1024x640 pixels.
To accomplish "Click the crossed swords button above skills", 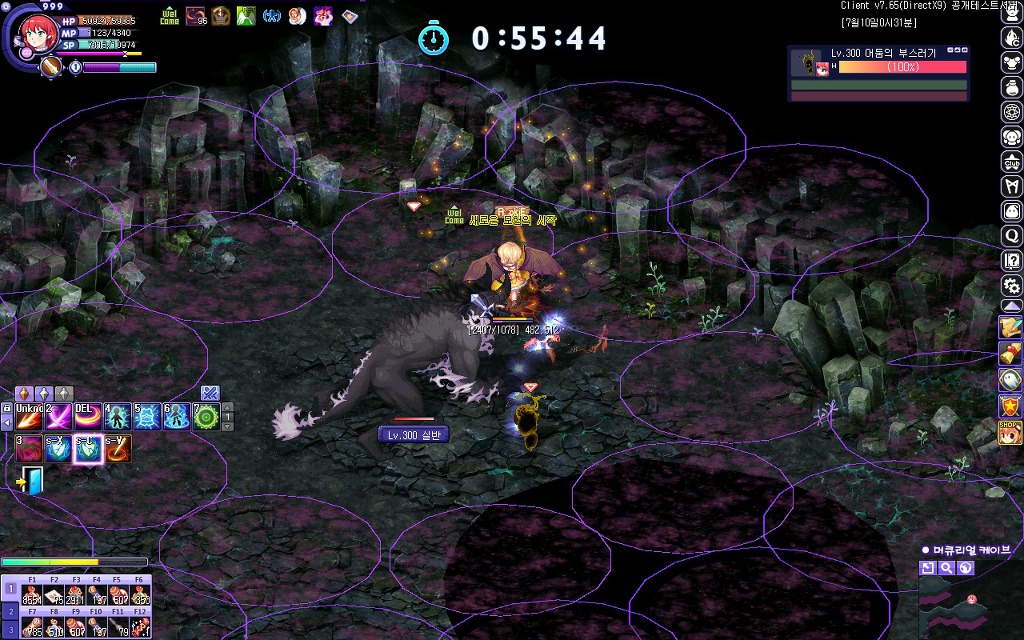I will pyautogui.click(x=209, y=393).
